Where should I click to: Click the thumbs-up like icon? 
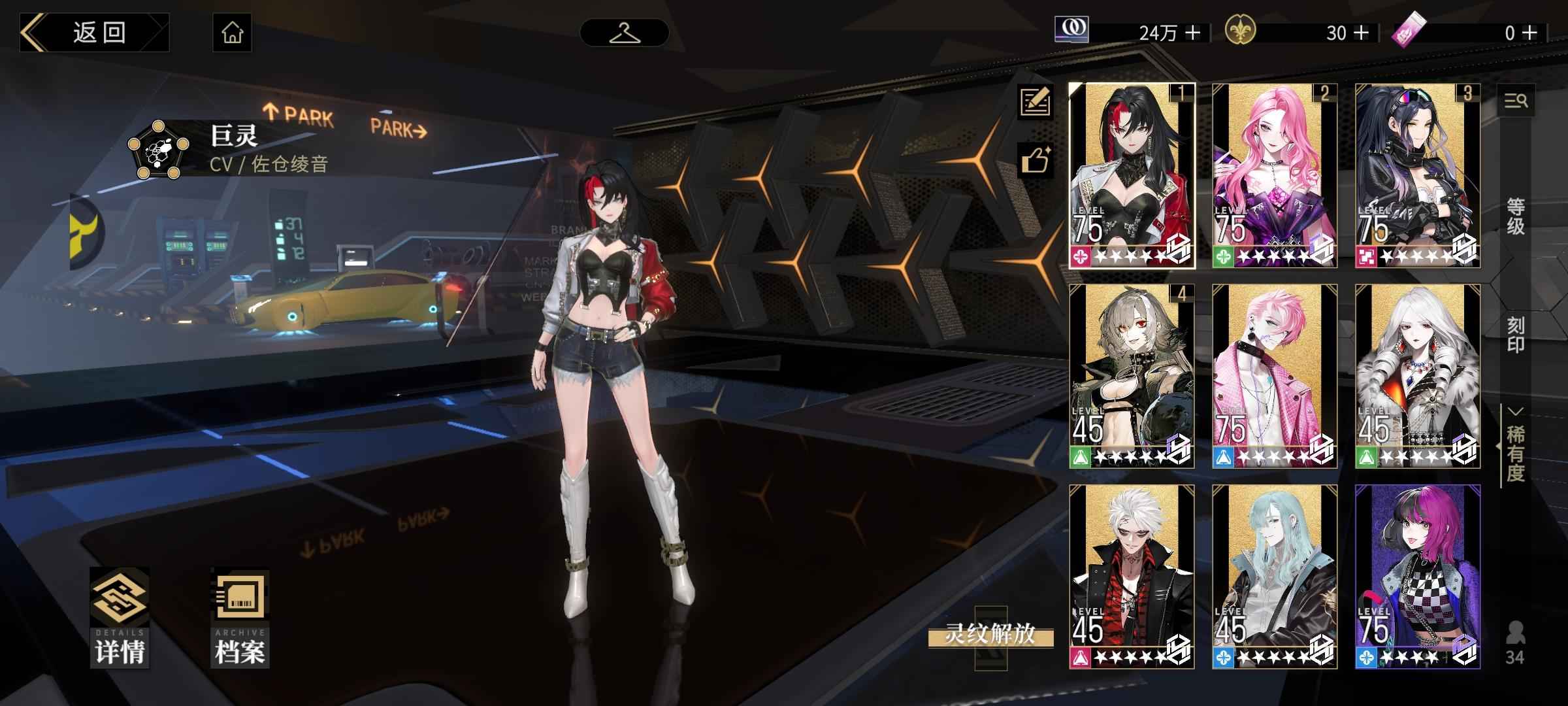(1036, 160)
